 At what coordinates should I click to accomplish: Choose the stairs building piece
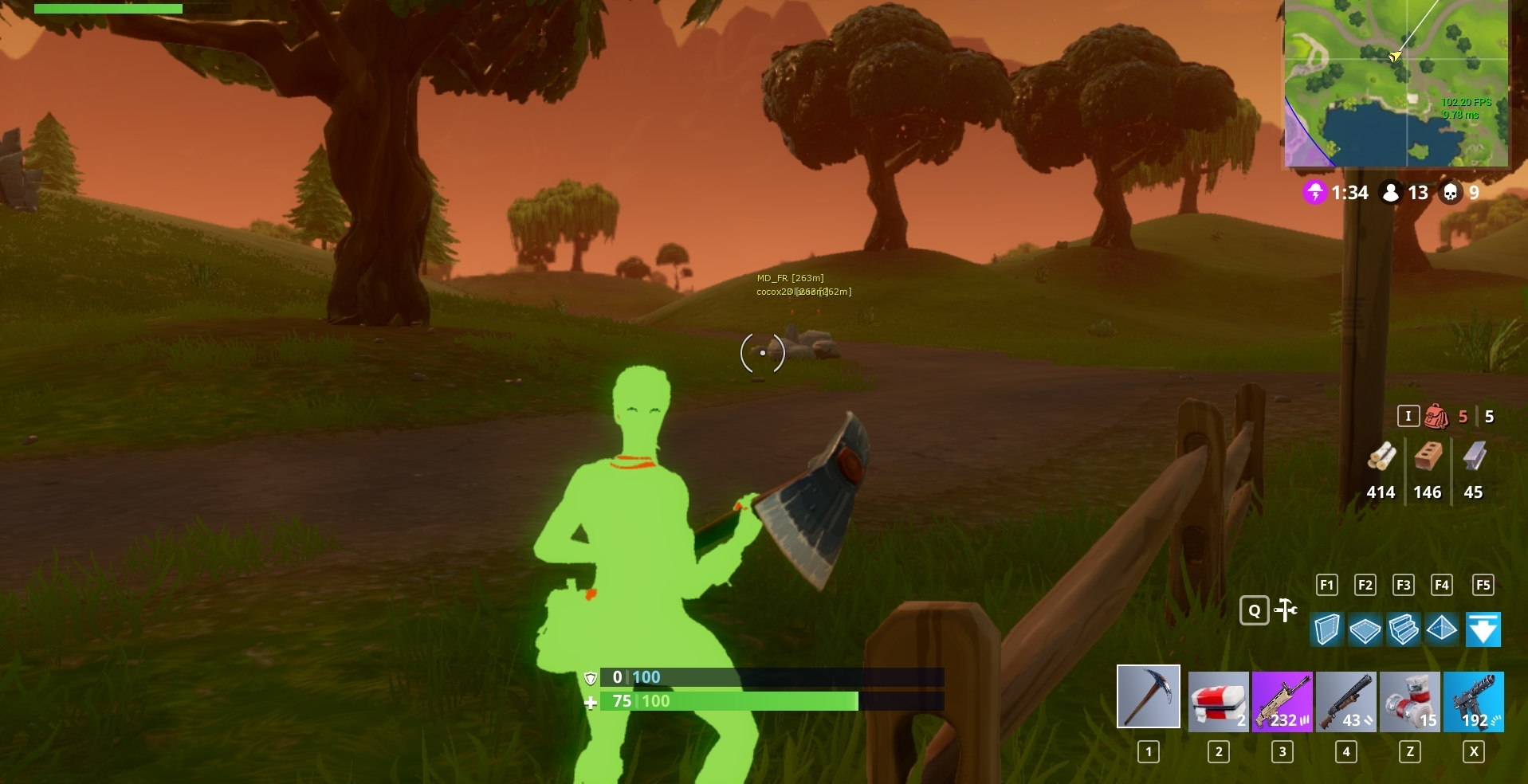[1404, 629]
